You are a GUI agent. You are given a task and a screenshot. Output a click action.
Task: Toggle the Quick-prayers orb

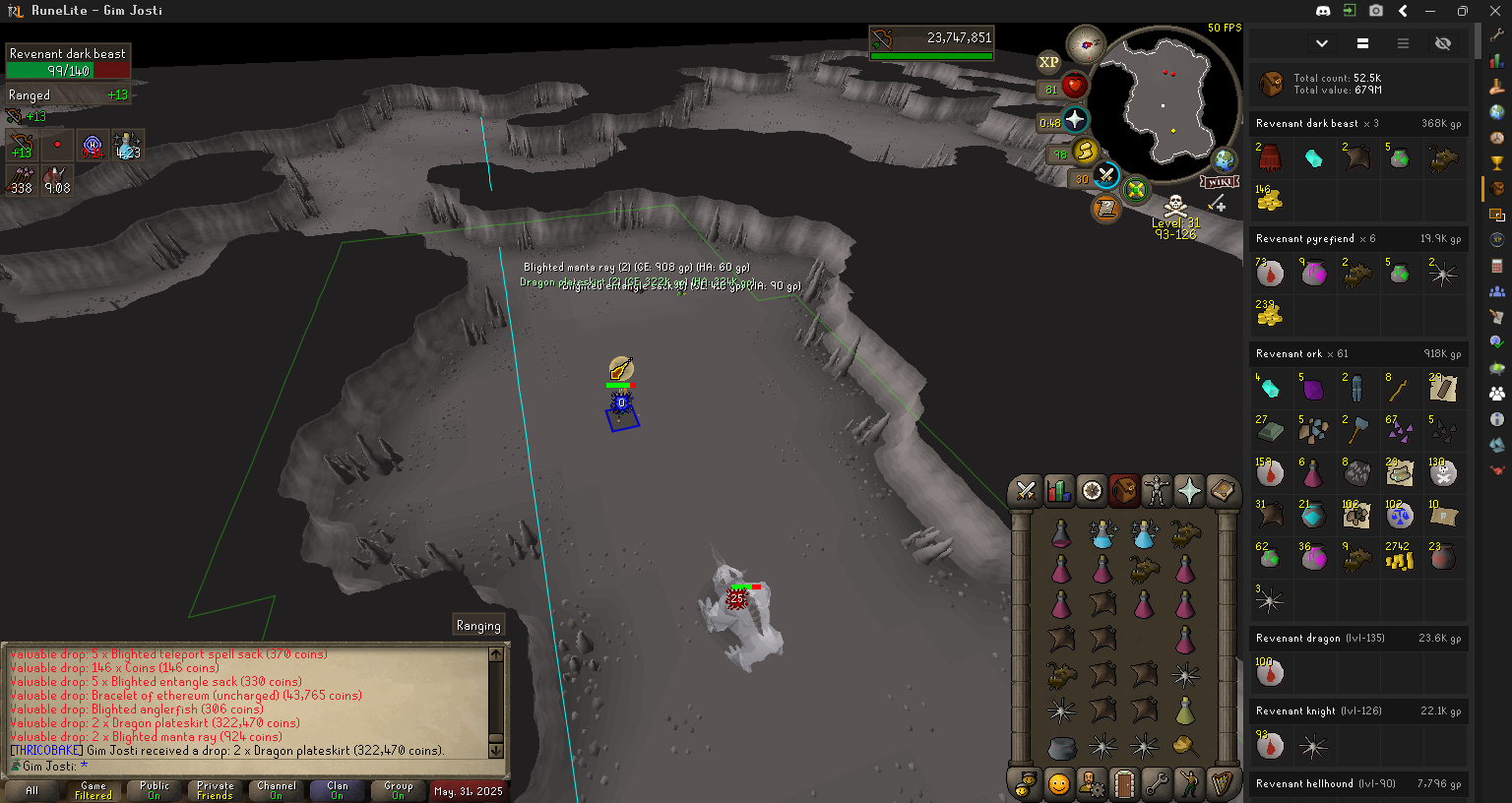1075,120
